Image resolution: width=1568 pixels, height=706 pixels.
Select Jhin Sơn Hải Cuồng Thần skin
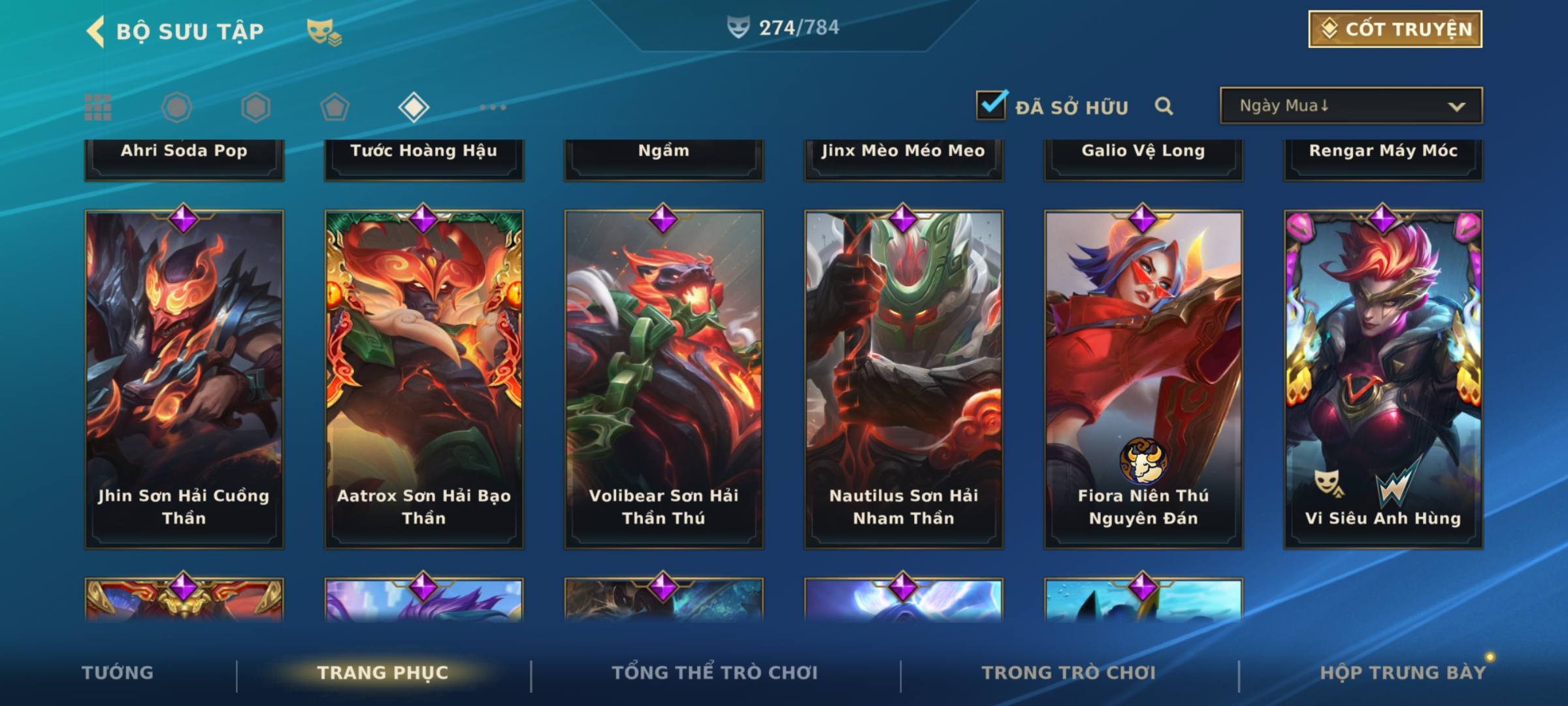point(184,379)
